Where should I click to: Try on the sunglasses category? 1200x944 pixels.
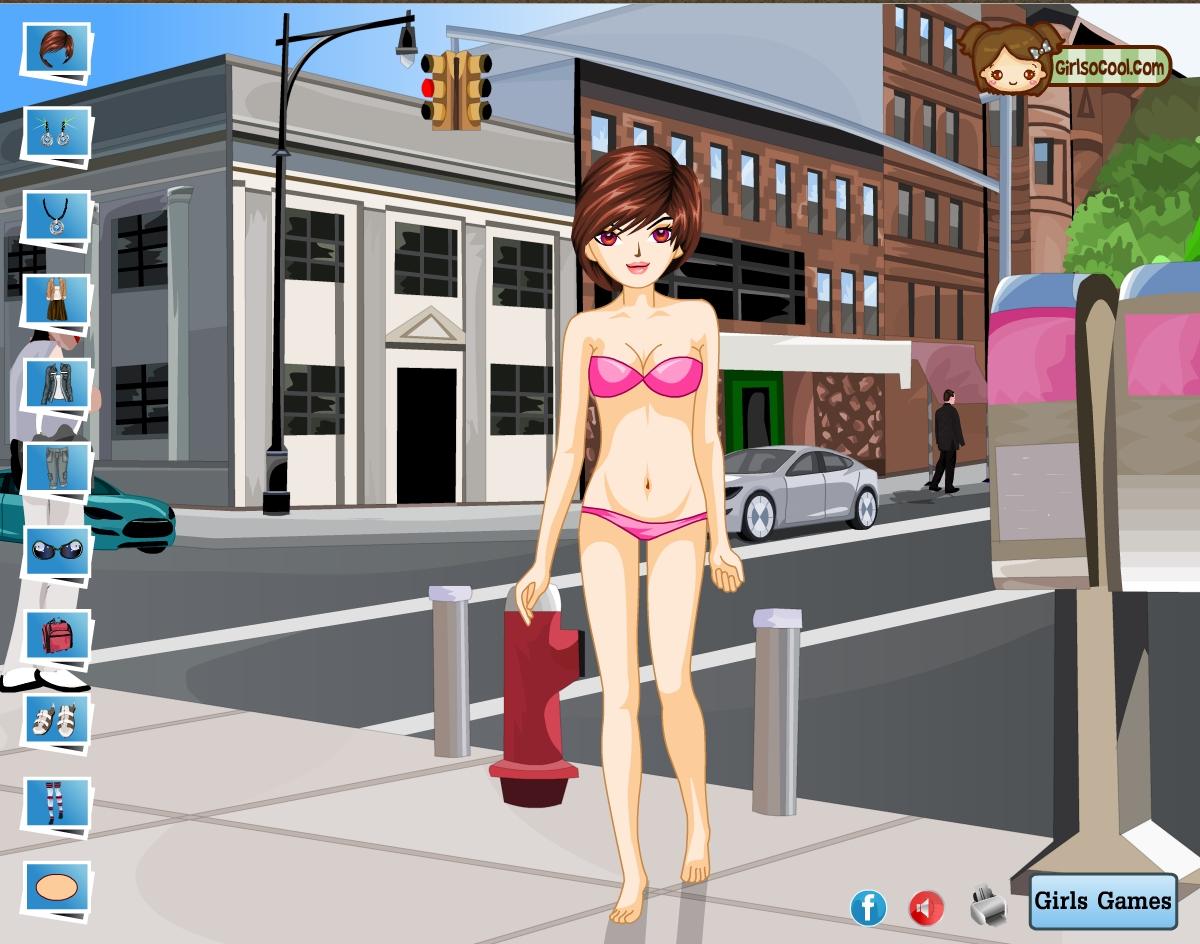click(x=56, y=551)
